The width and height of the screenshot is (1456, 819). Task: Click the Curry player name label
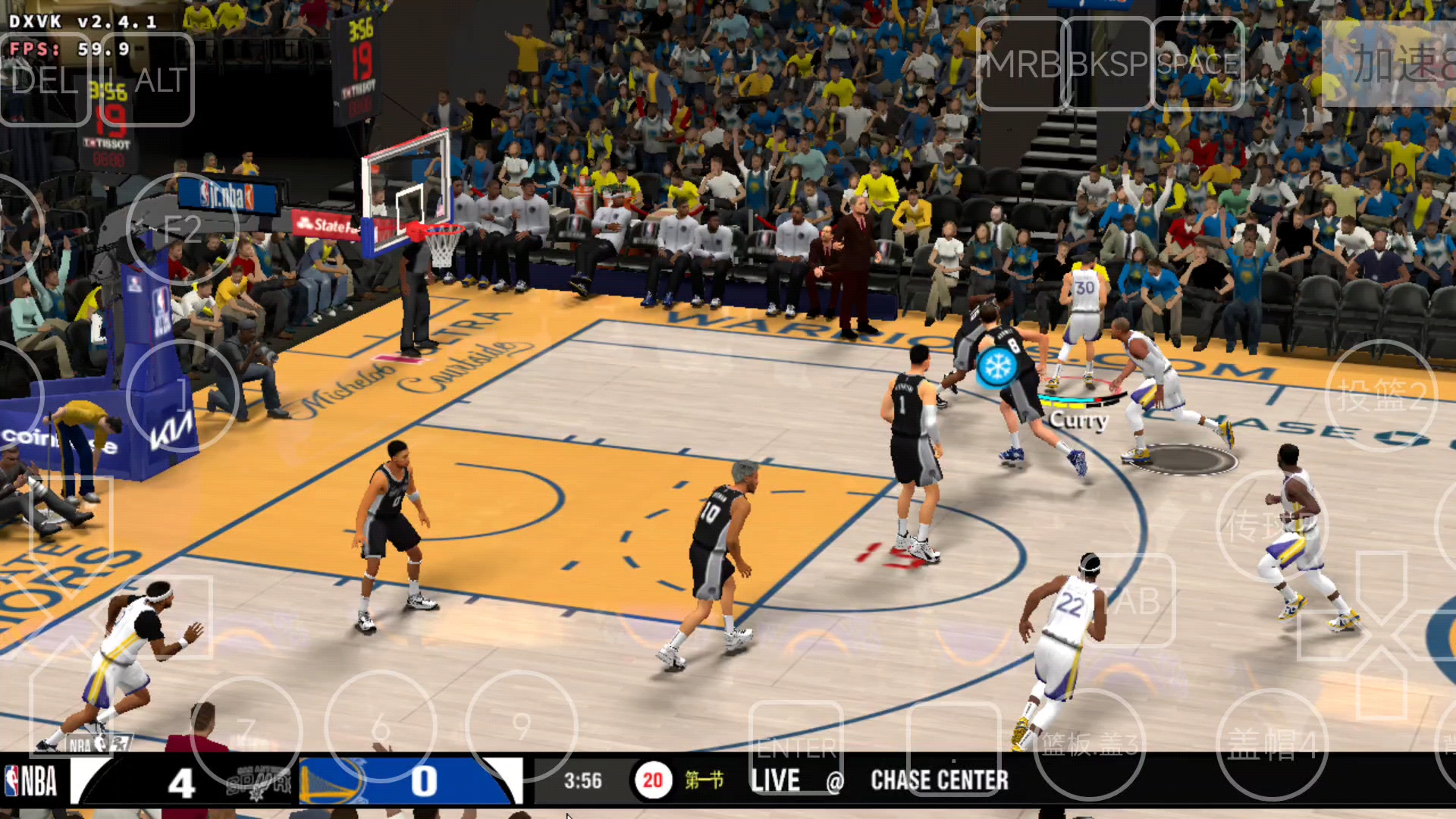click(1080, 420)
